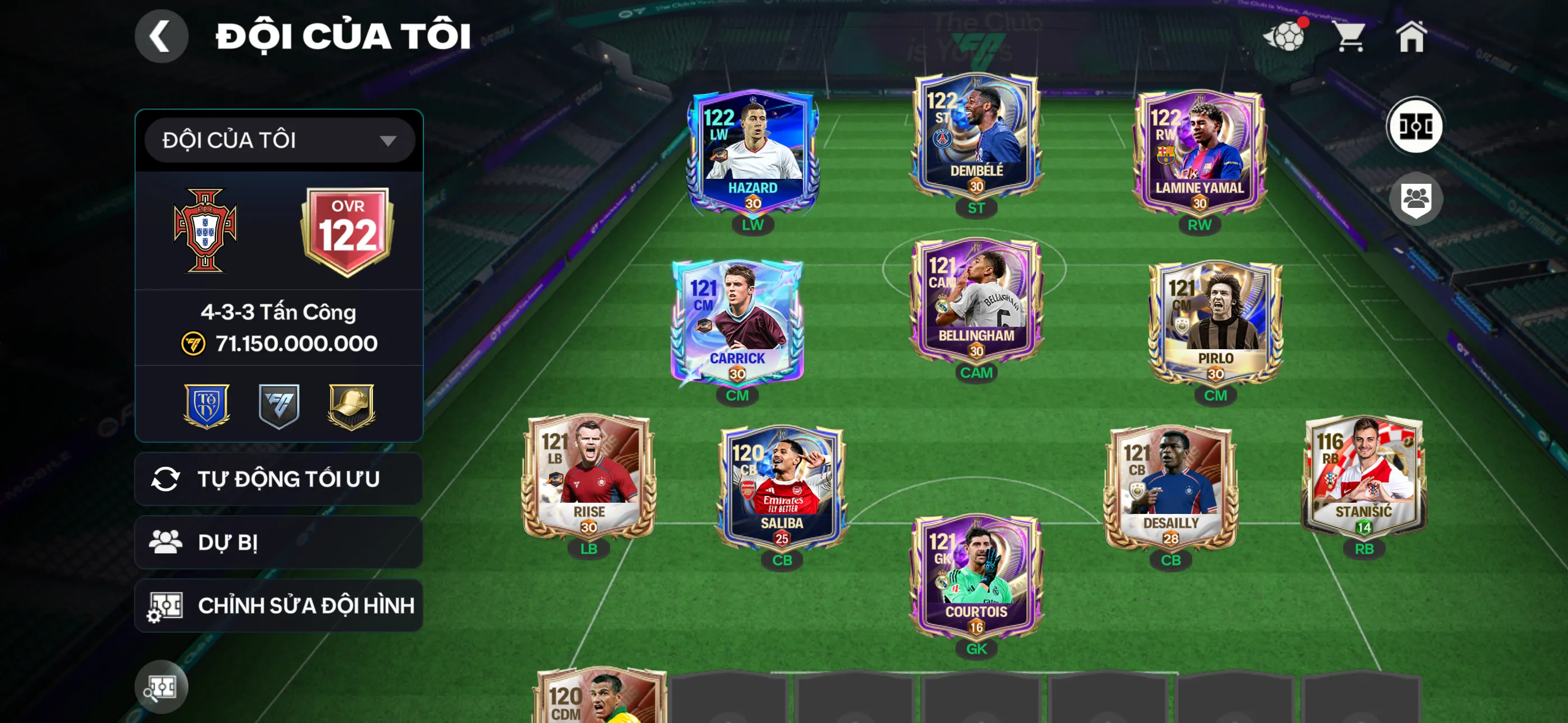Viewport: 1568px width, 723px height.
Task: Return to the home screen
Action: click(x=1411, y=36)
